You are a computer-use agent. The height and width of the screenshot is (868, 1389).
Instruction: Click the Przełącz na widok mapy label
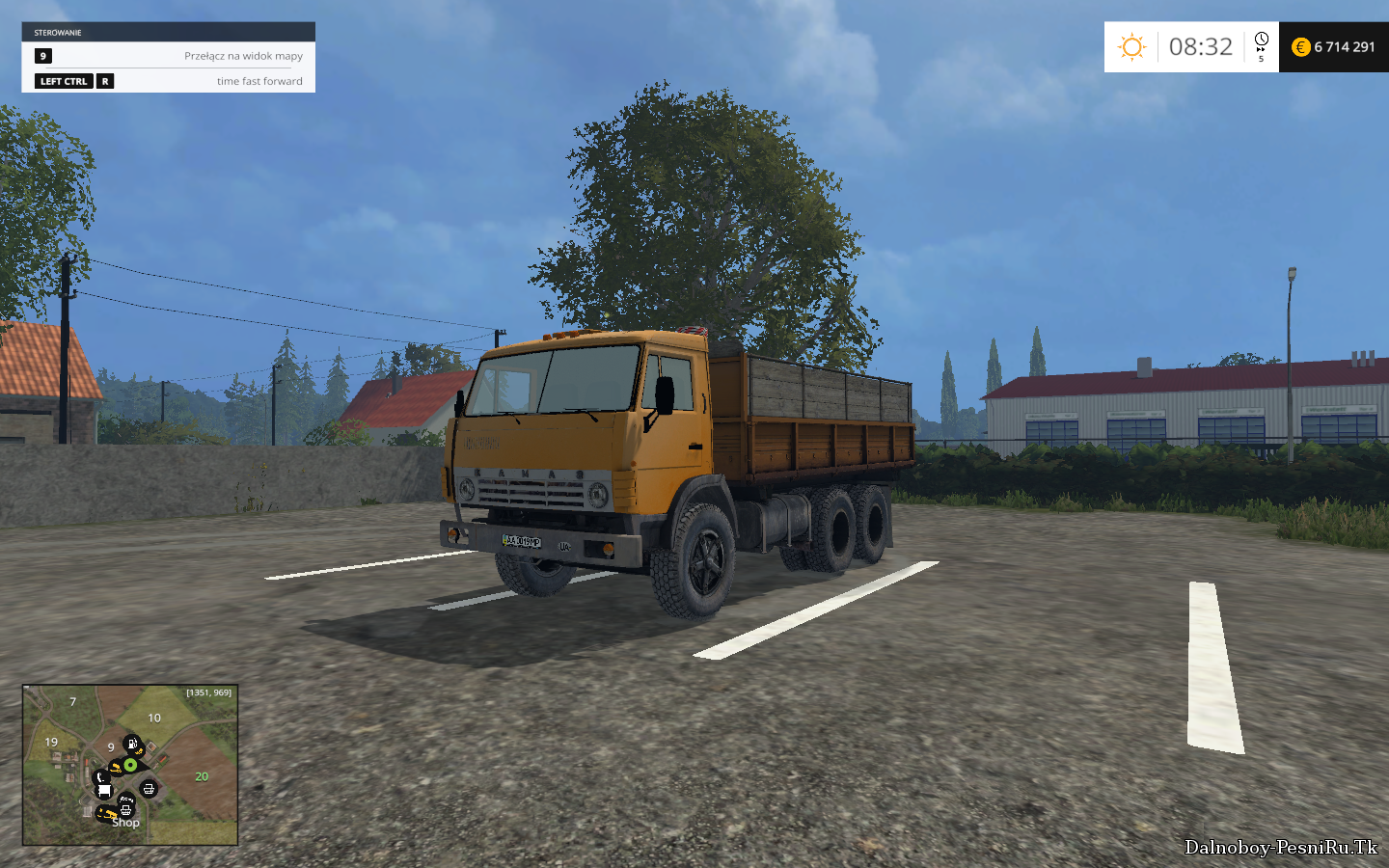[242, 56]
